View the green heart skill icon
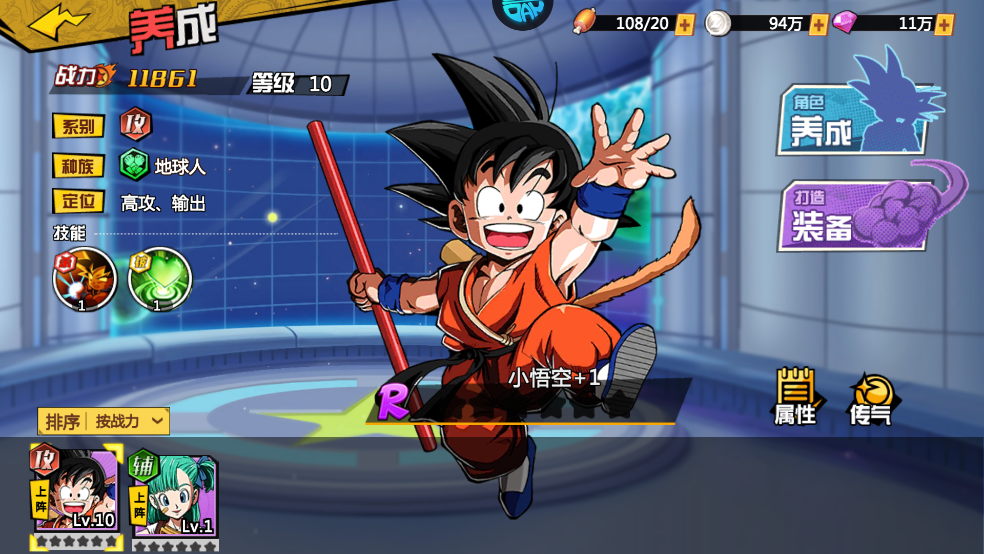 pyautogui.click(x=159, y=278)
